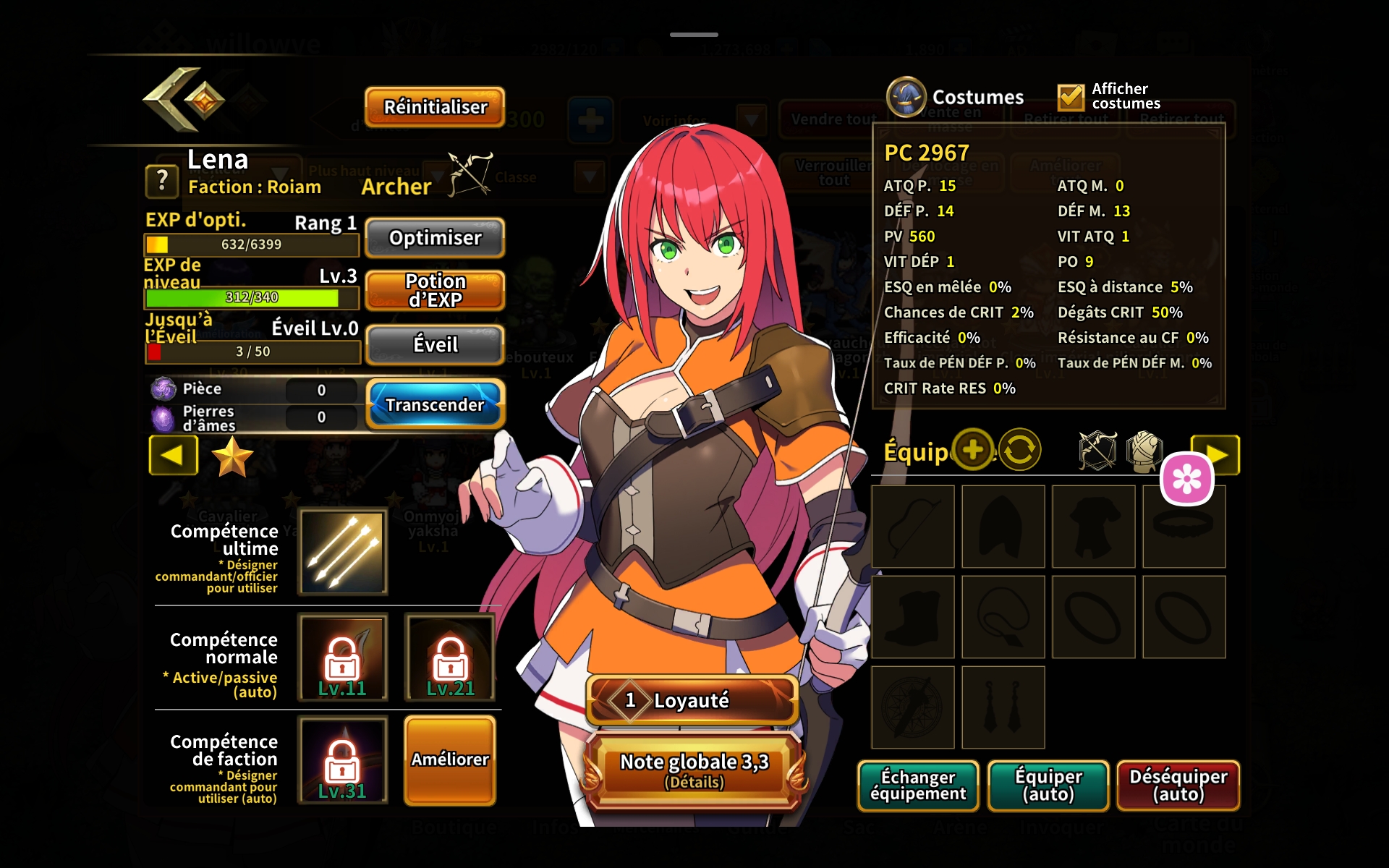The image size is (1389, 868).
Task: Open the question mark help icon
Action: pyautogui.click(x=162, y=180)
